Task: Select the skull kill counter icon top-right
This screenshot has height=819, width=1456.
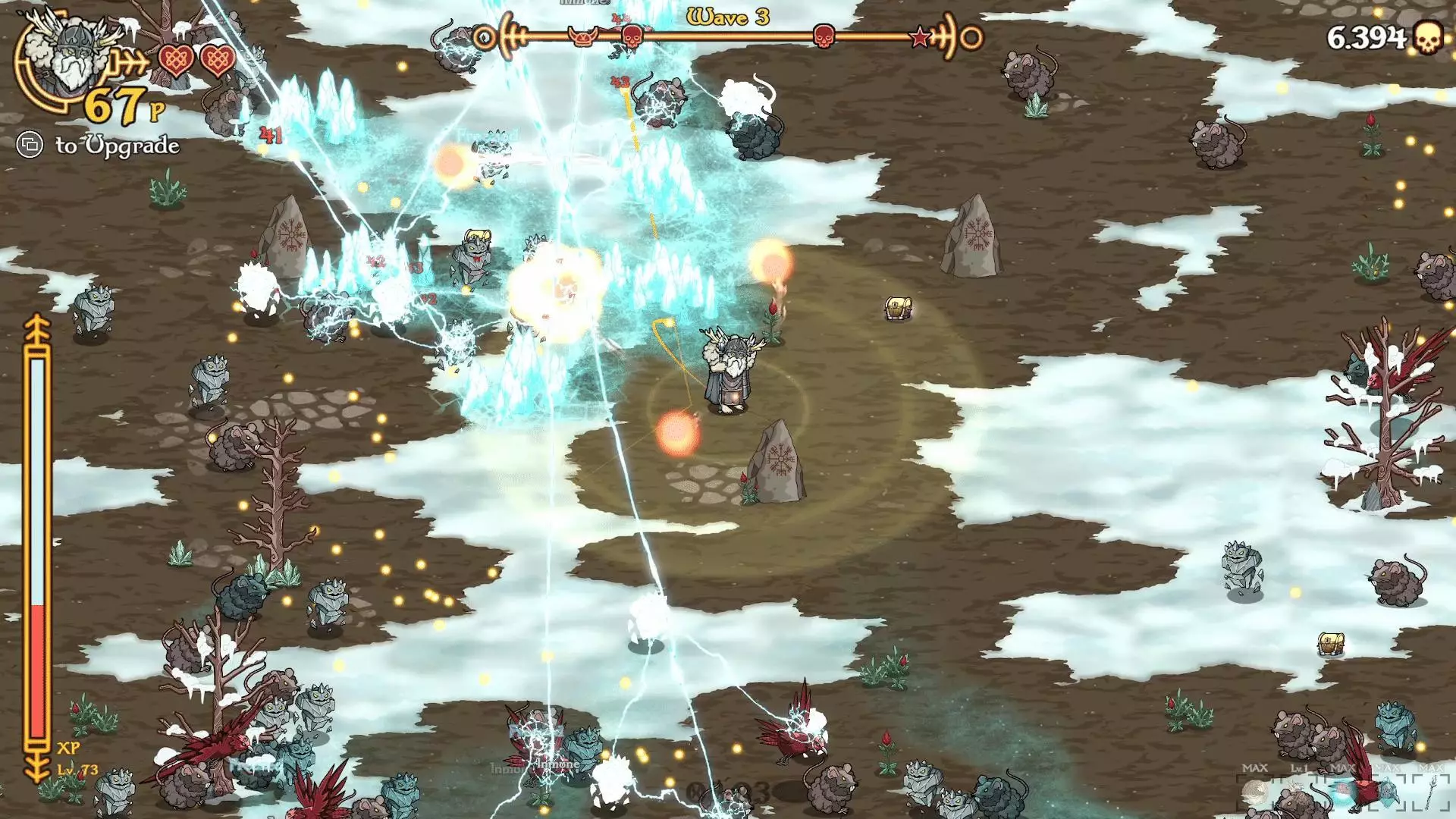Action: point(1427,36)
